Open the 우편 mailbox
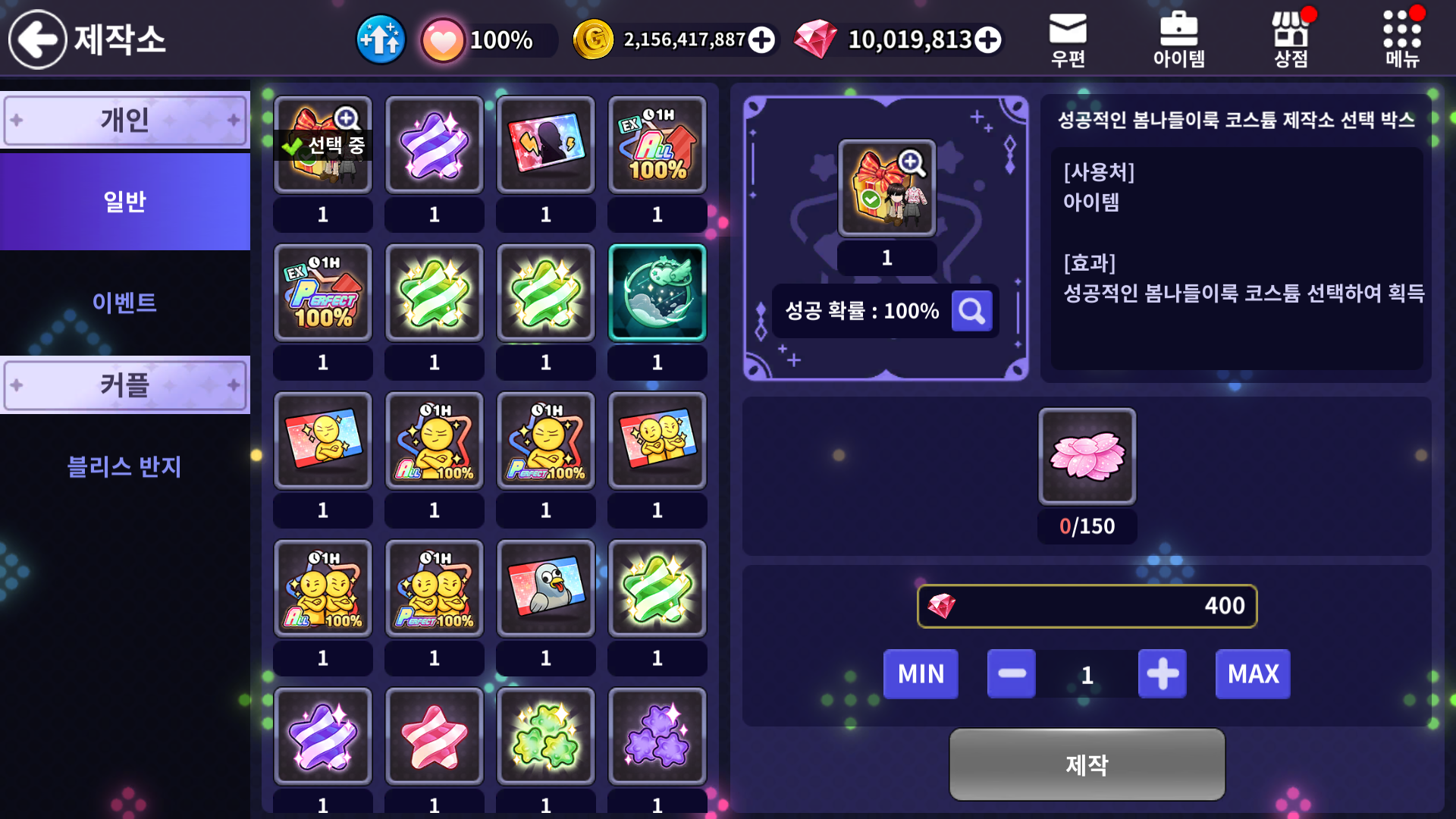 tap(1068, 39)
